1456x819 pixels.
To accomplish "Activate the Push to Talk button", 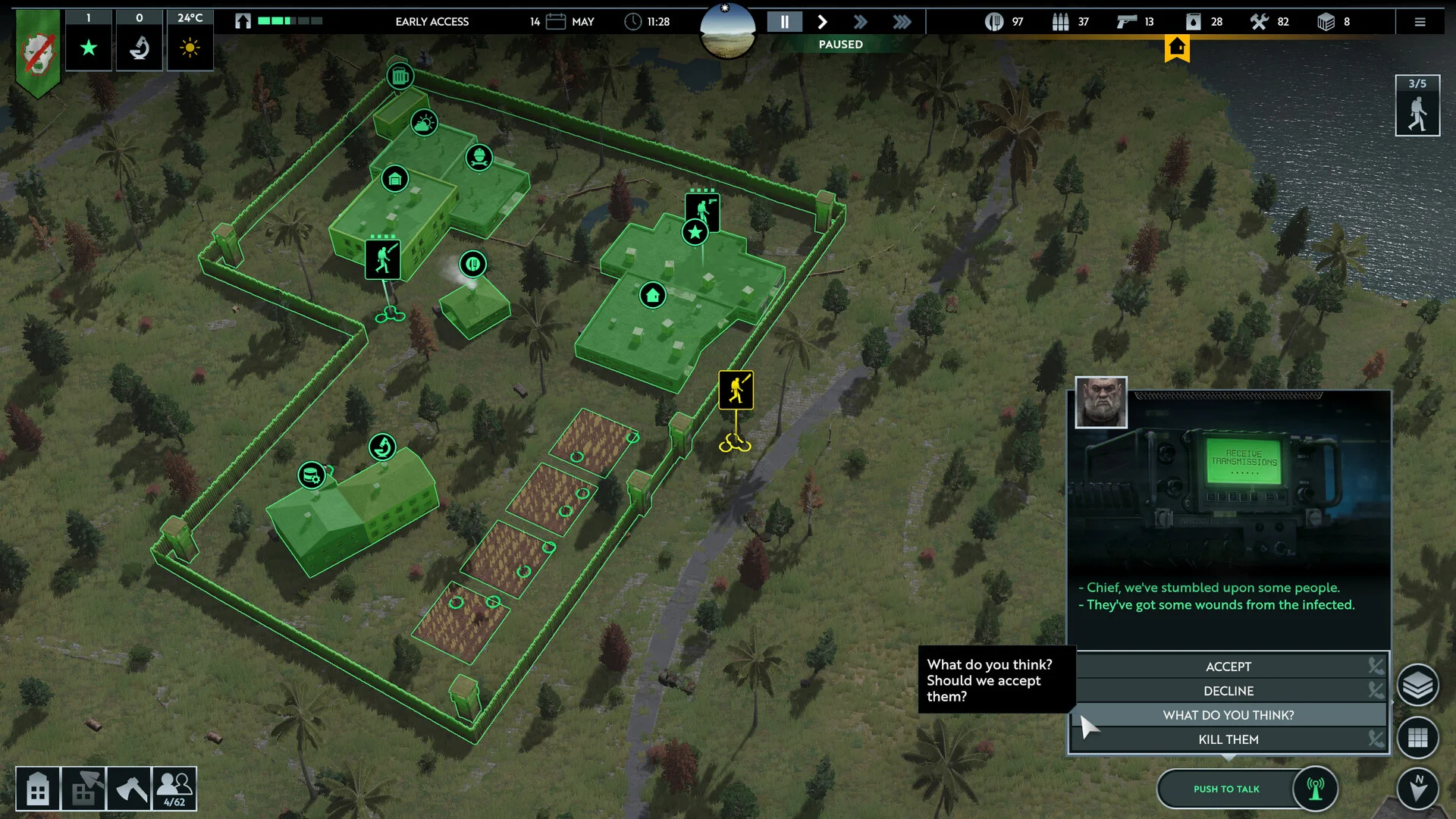I will coord(1226,789).
